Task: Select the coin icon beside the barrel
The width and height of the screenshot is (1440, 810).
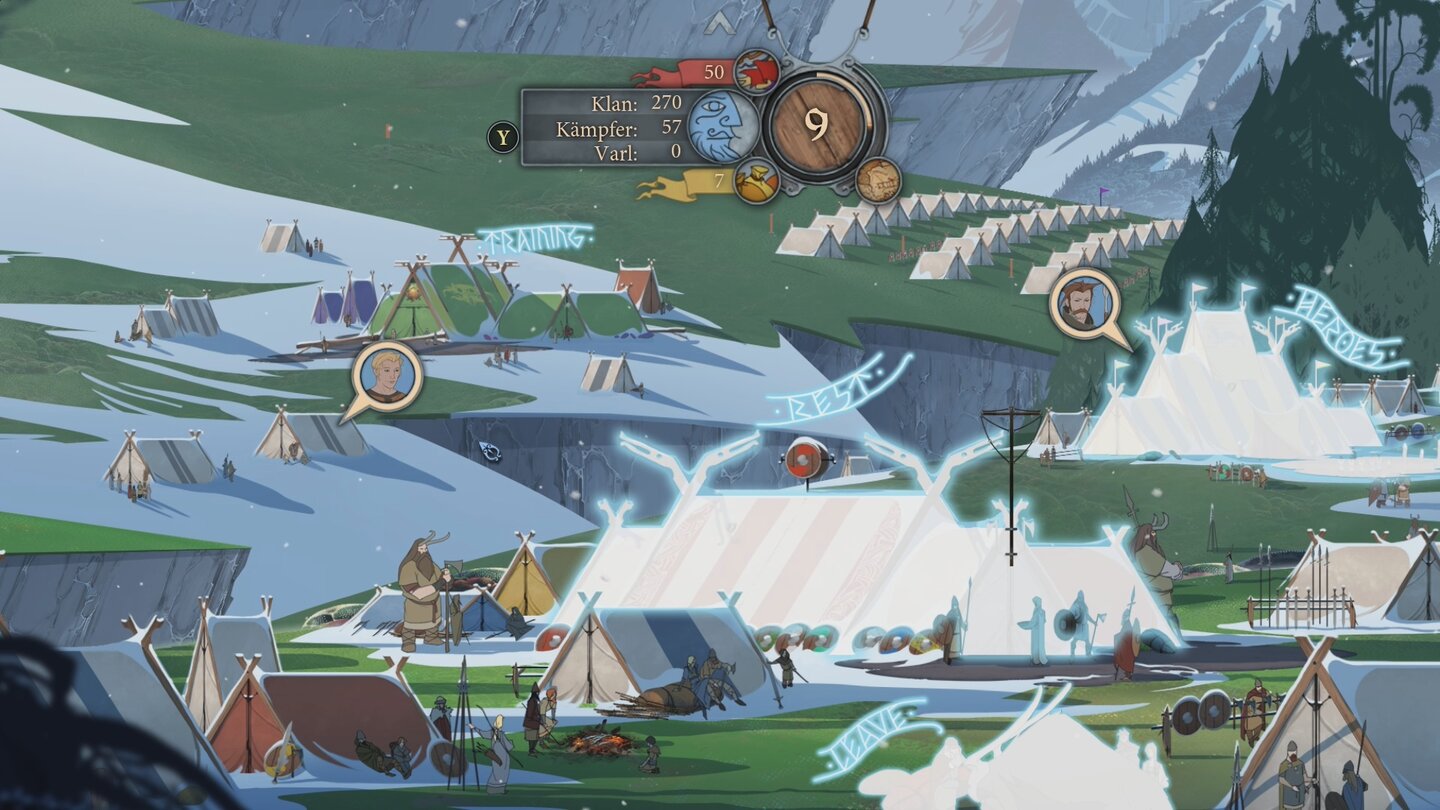Action: coord(877,179)
